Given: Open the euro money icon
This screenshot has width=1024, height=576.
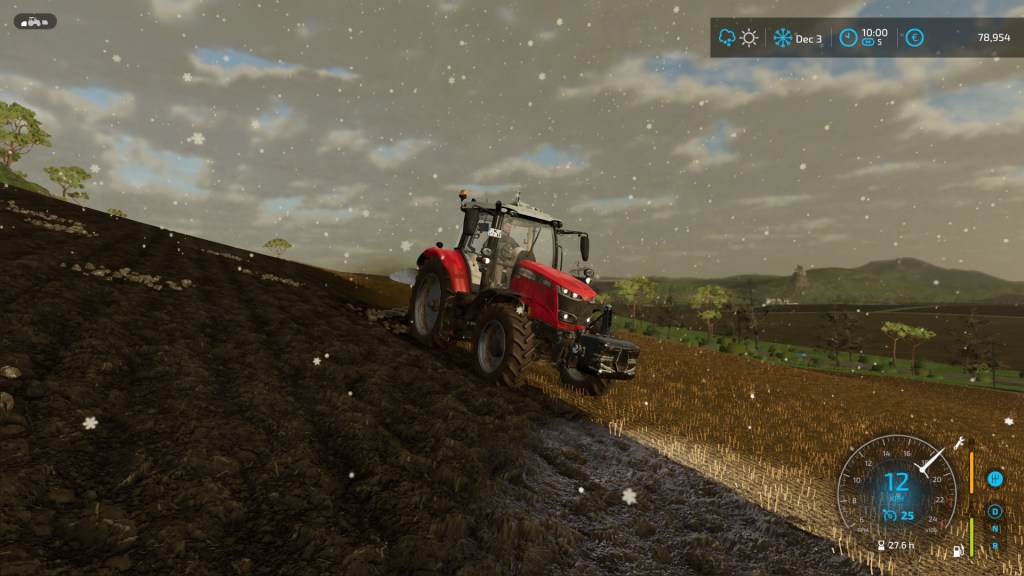Looking at the screenshot, I should click(x=913, y=38).
